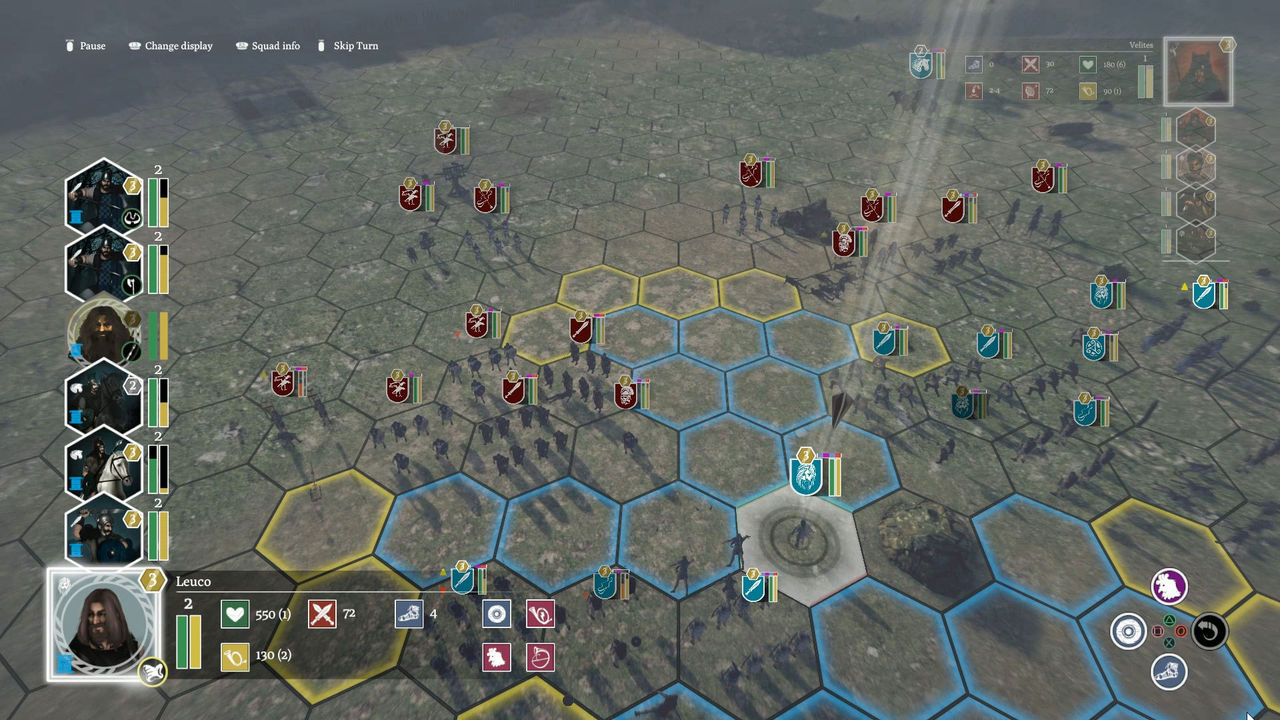The image size is (1280, 720).
Task: Click the red lightning horn ability icon
Action: (x=541, y=613)
